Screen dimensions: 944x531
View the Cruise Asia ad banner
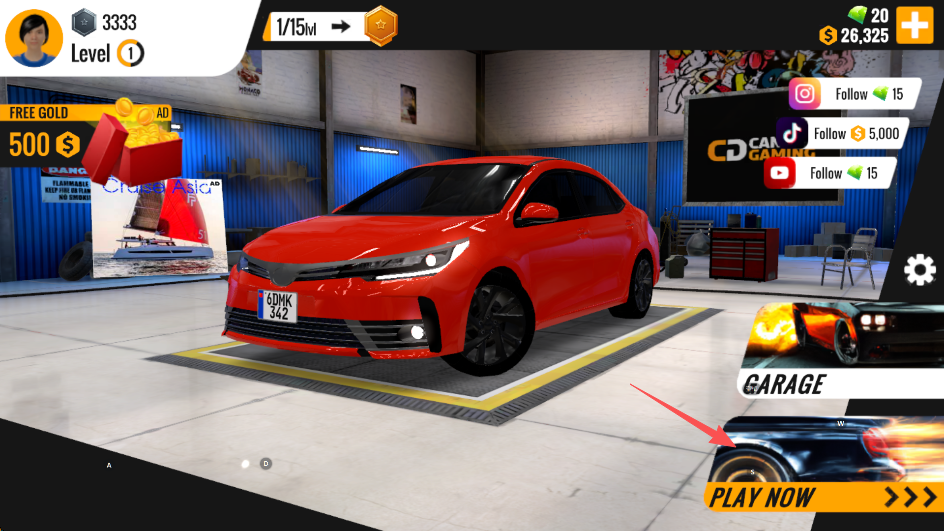[160, 230]
